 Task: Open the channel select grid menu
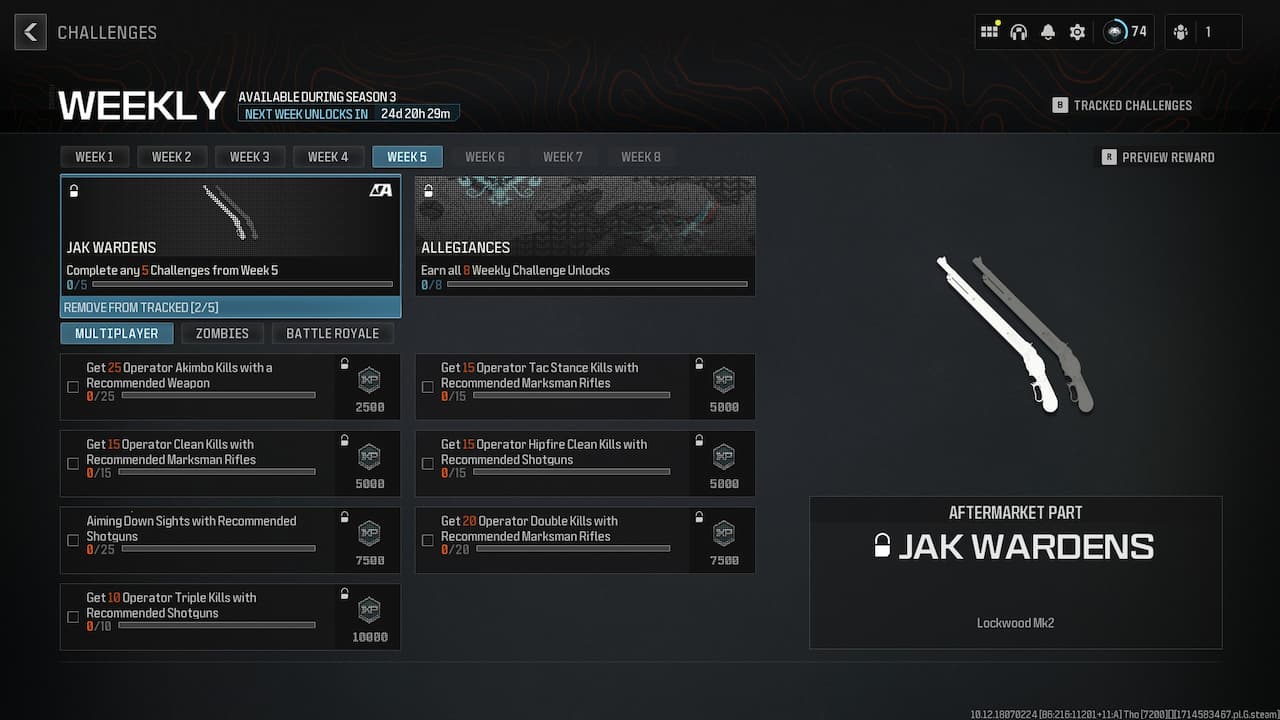point(989,31)
